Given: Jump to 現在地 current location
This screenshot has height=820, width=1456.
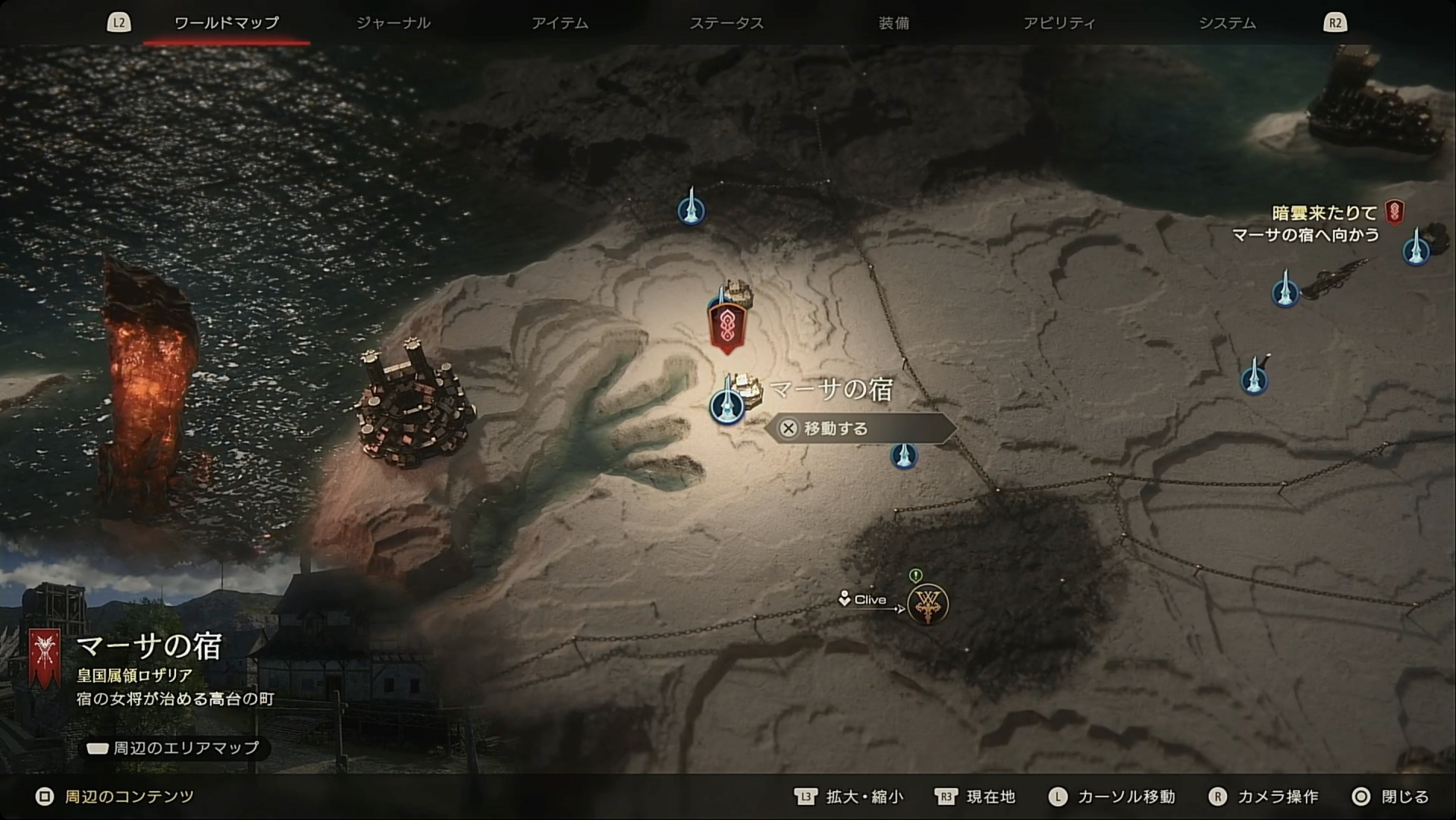Looking at the screenshot, I should tap(975, 796).
